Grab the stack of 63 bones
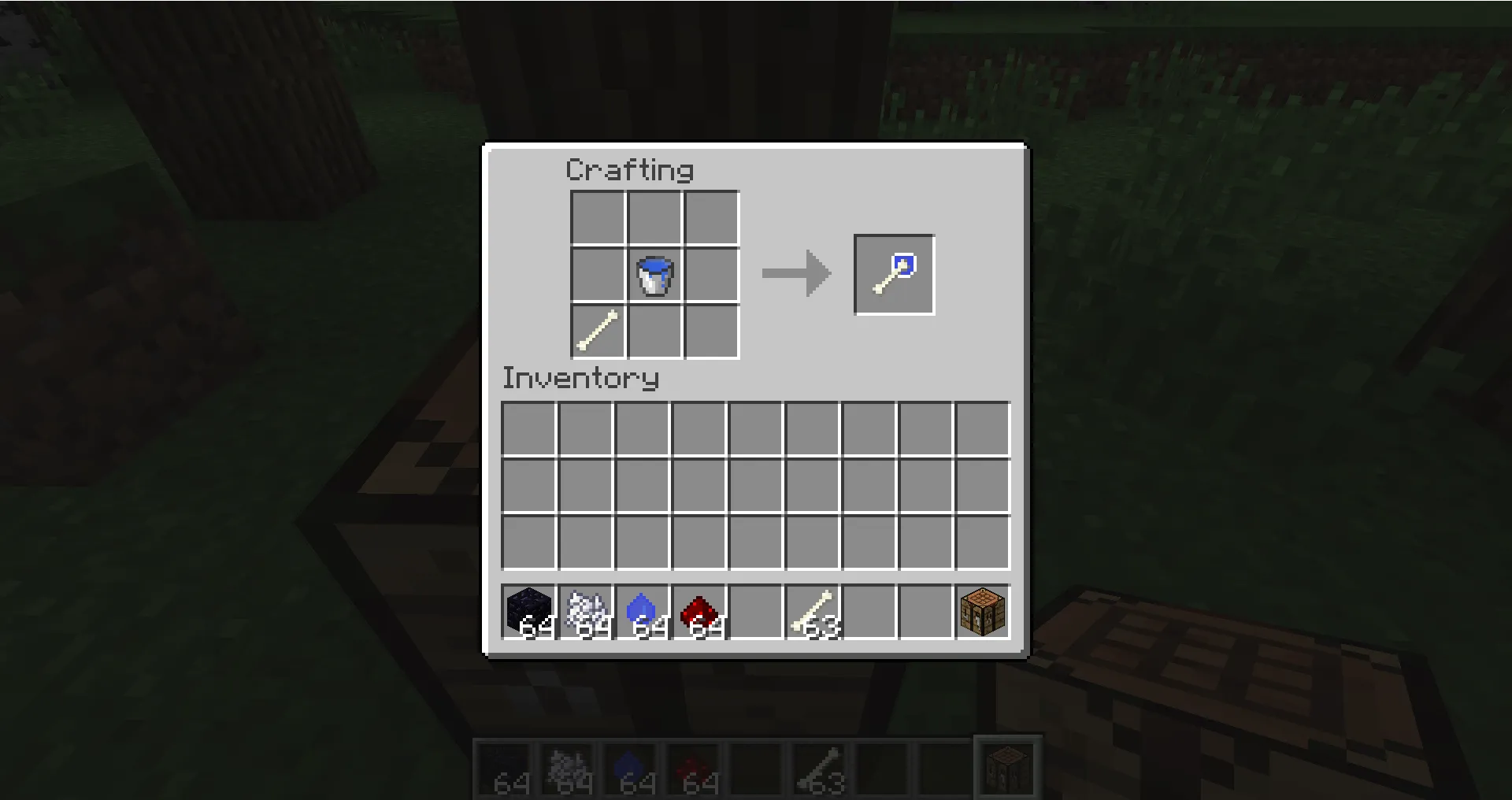The width and height of the screenshot is (1512, 800). click(x=814, y=613)
